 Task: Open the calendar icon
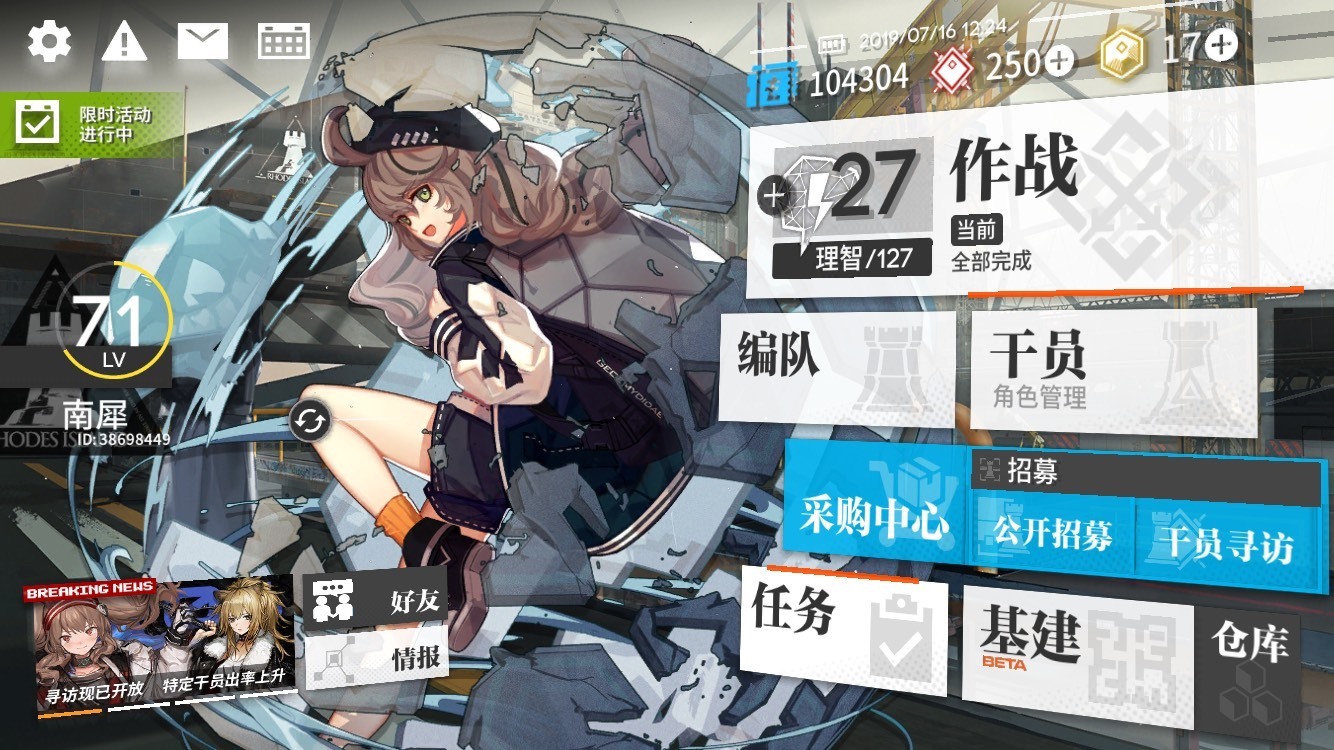pos(284,41)
